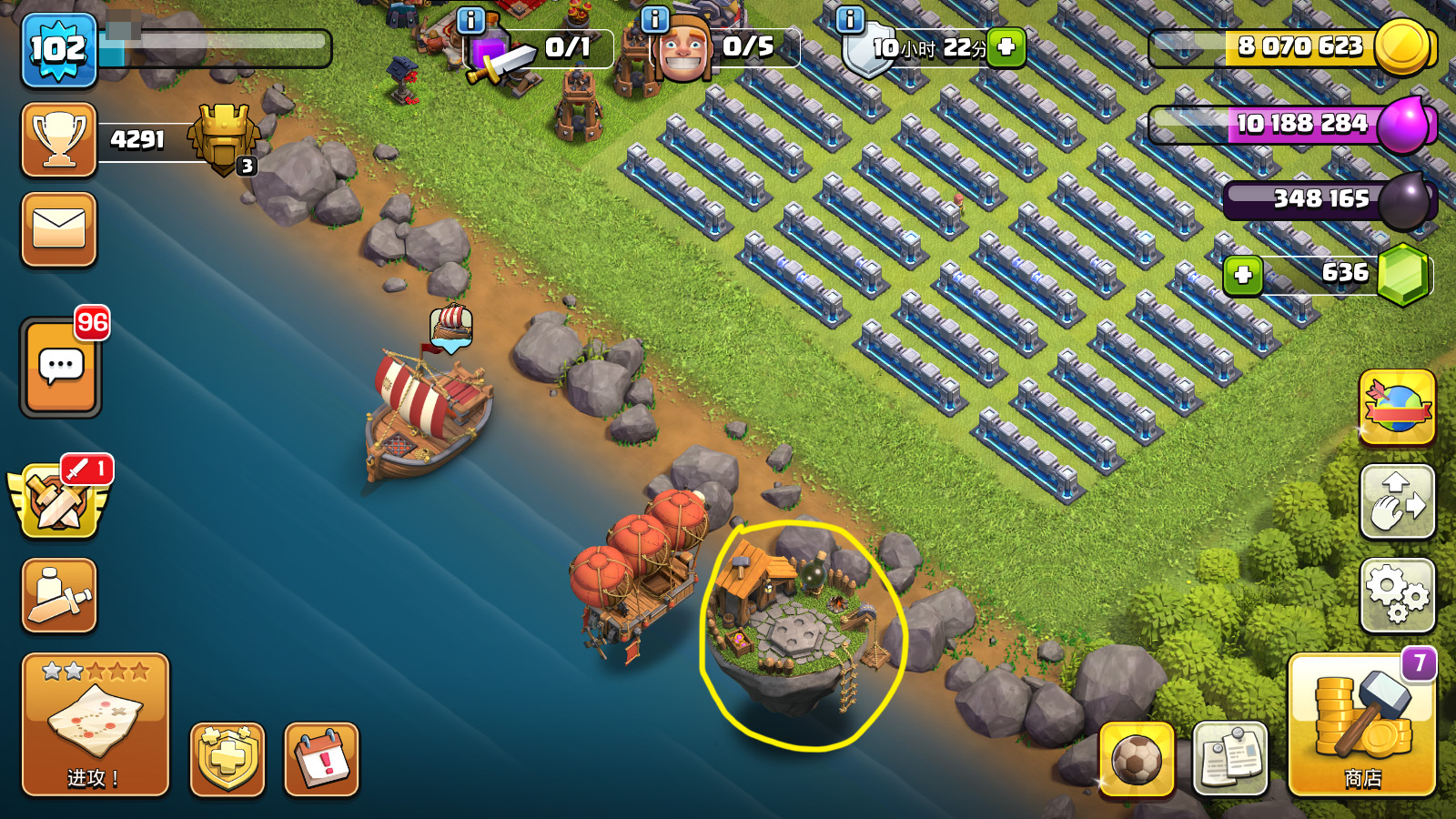Open the layout editor hand button
1456x819 pixels.
pos(1397,501)
